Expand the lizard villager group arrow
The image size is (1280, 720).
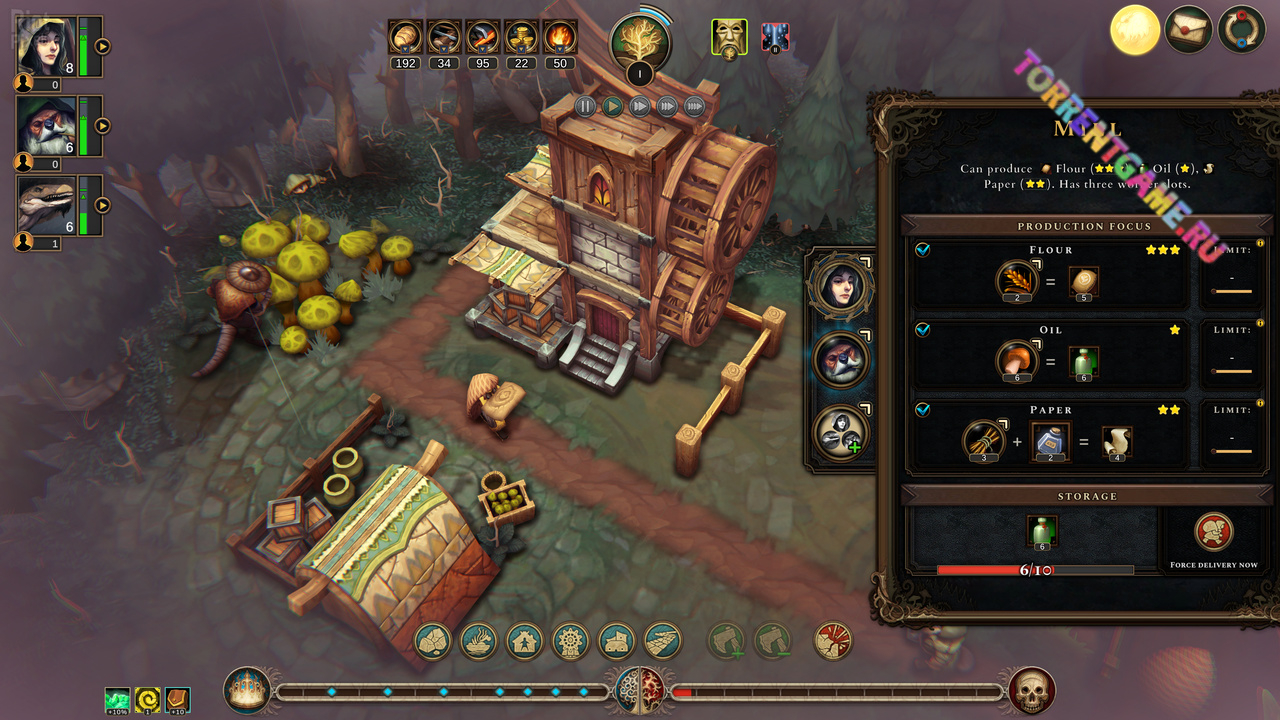pos(102,205)
